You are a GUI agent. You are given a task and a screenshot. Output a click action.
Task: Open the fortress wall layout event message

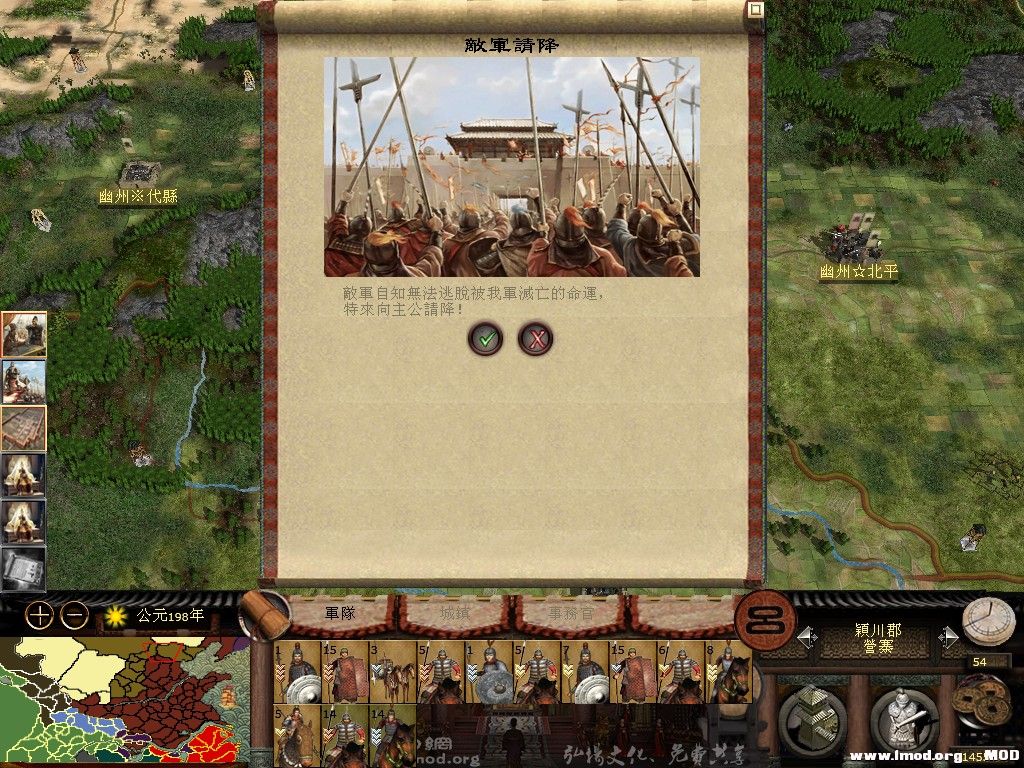click(x=23, y=428)
